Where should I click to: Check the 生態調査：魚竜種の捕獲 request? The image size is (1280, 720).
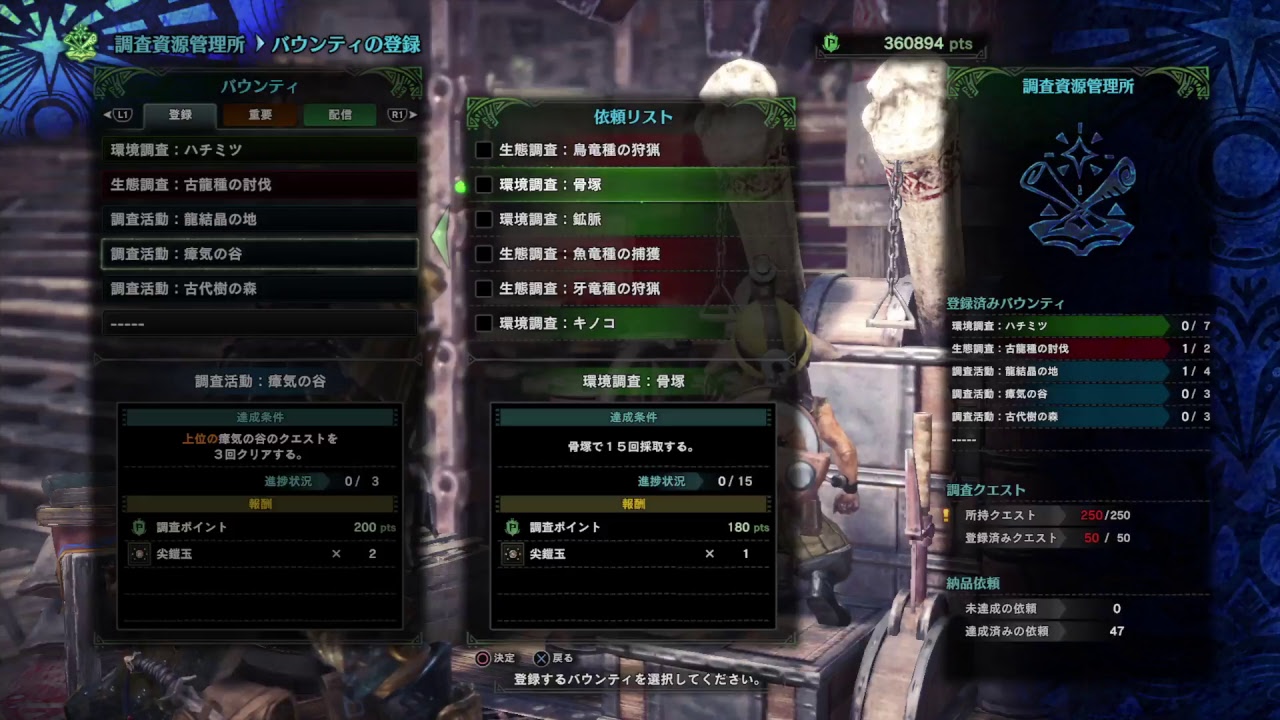tap(484, 254)
